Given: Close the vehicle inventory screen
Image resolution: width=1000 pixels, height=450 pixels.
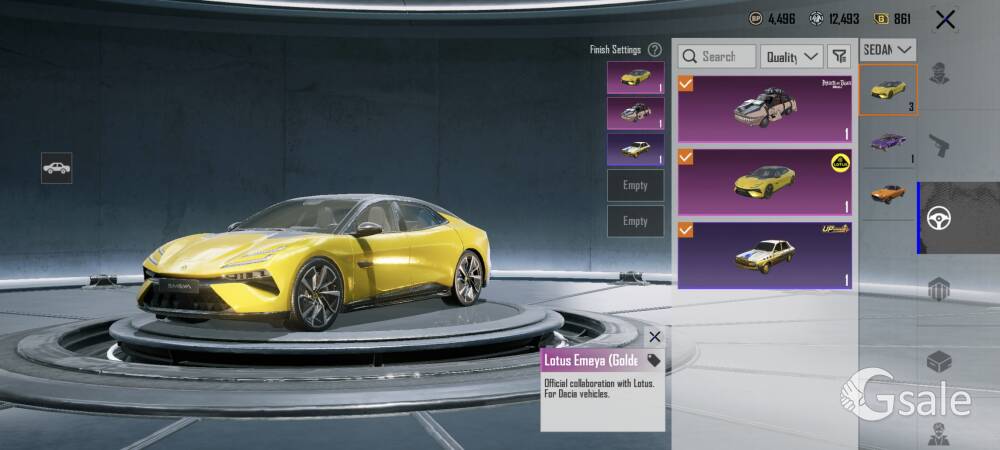Looking at the screenshot, I should click(945, 19).
